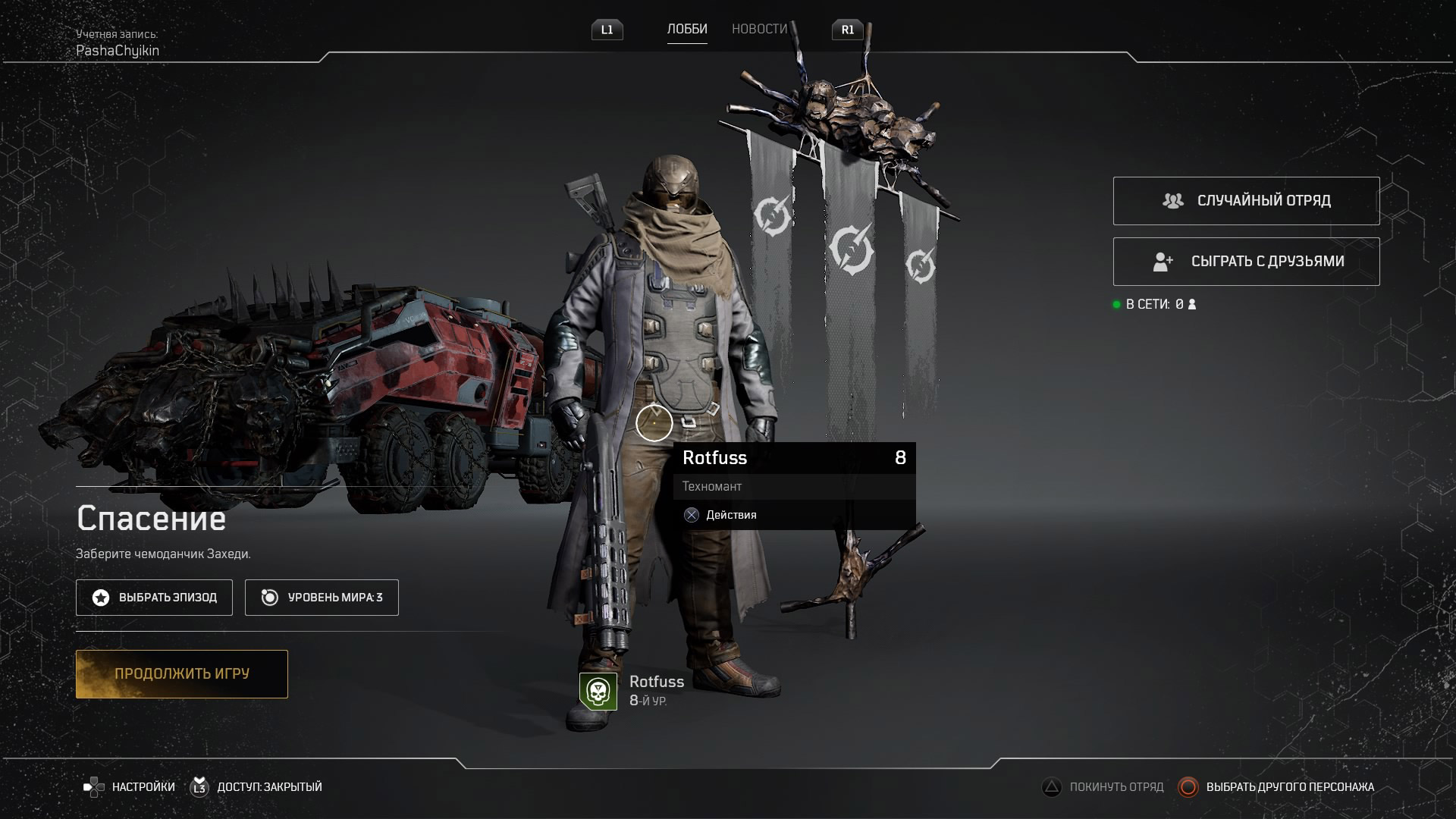Switch to the Лобби tab
This screenshot has width=1456, height=819.
(687, 30)
